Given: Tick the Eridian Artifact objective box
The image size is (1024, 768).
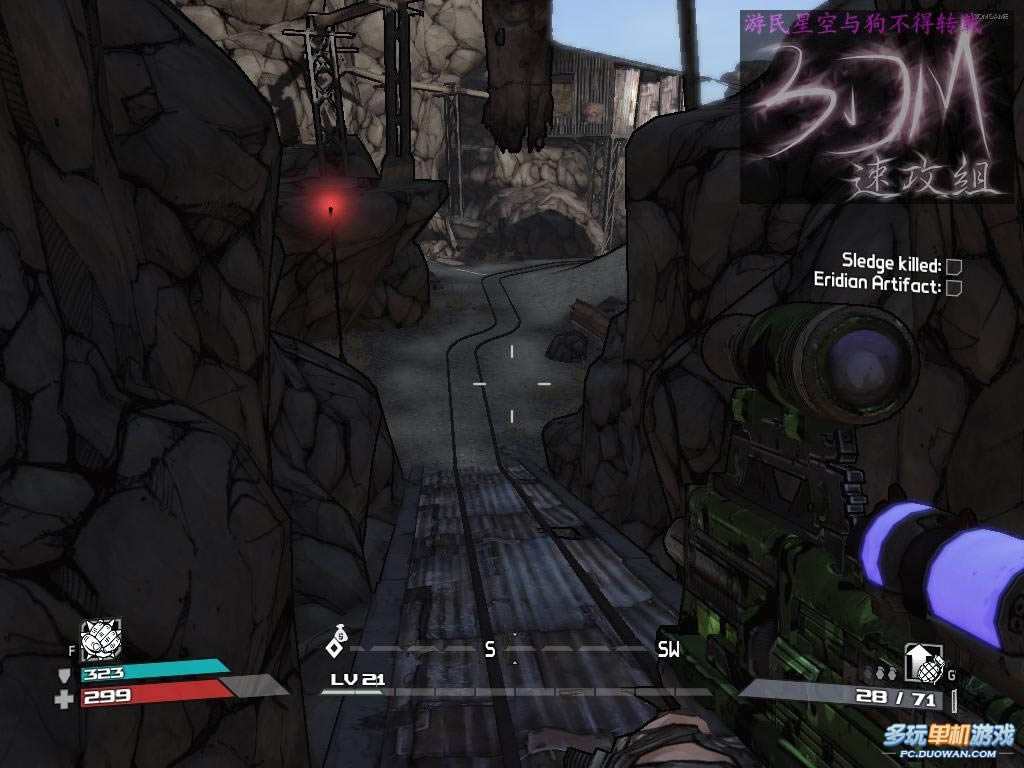Looking at the screenshot, I should [x=954, y=287].
